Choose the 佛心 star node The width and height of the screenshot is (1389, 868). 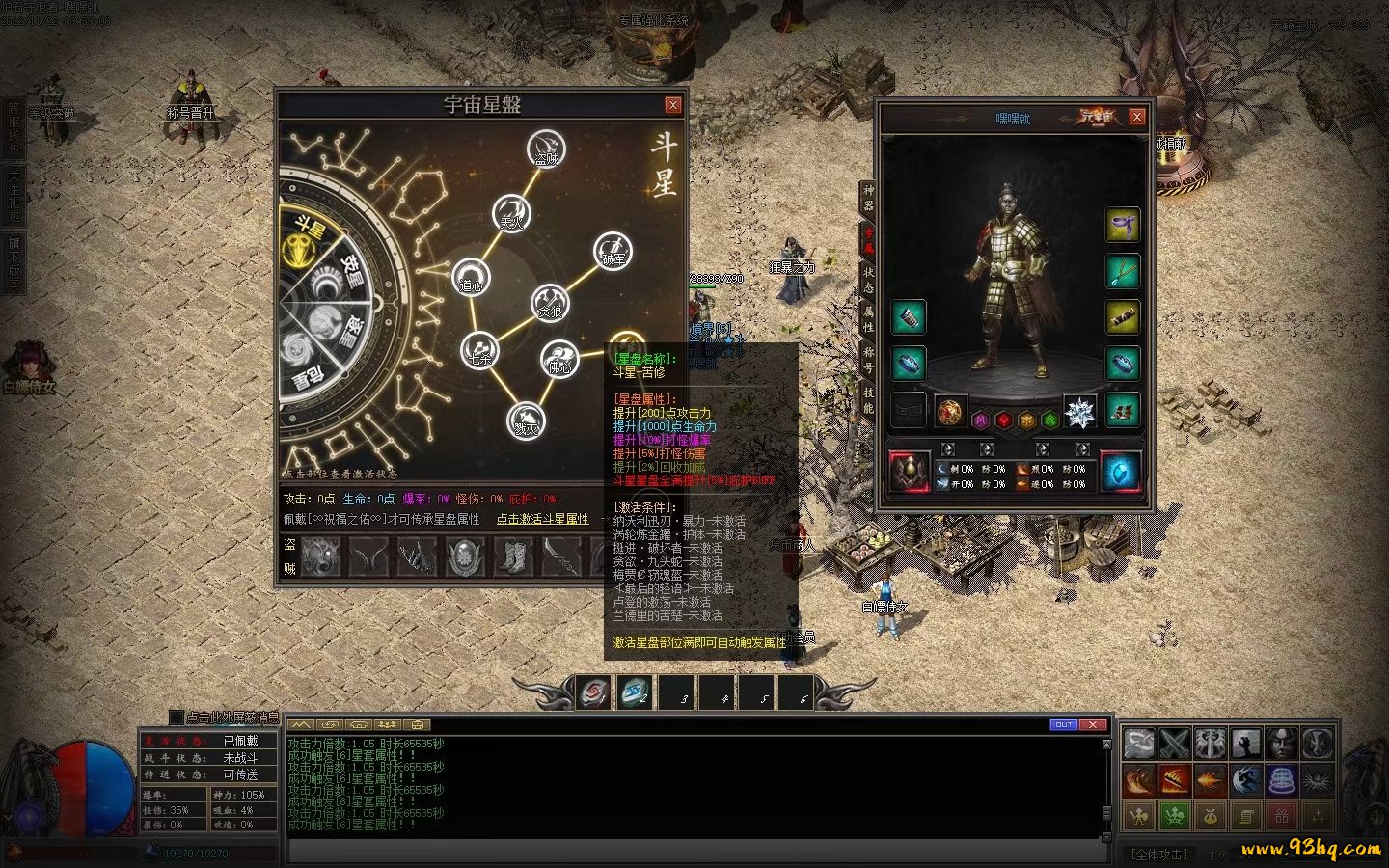558,359
